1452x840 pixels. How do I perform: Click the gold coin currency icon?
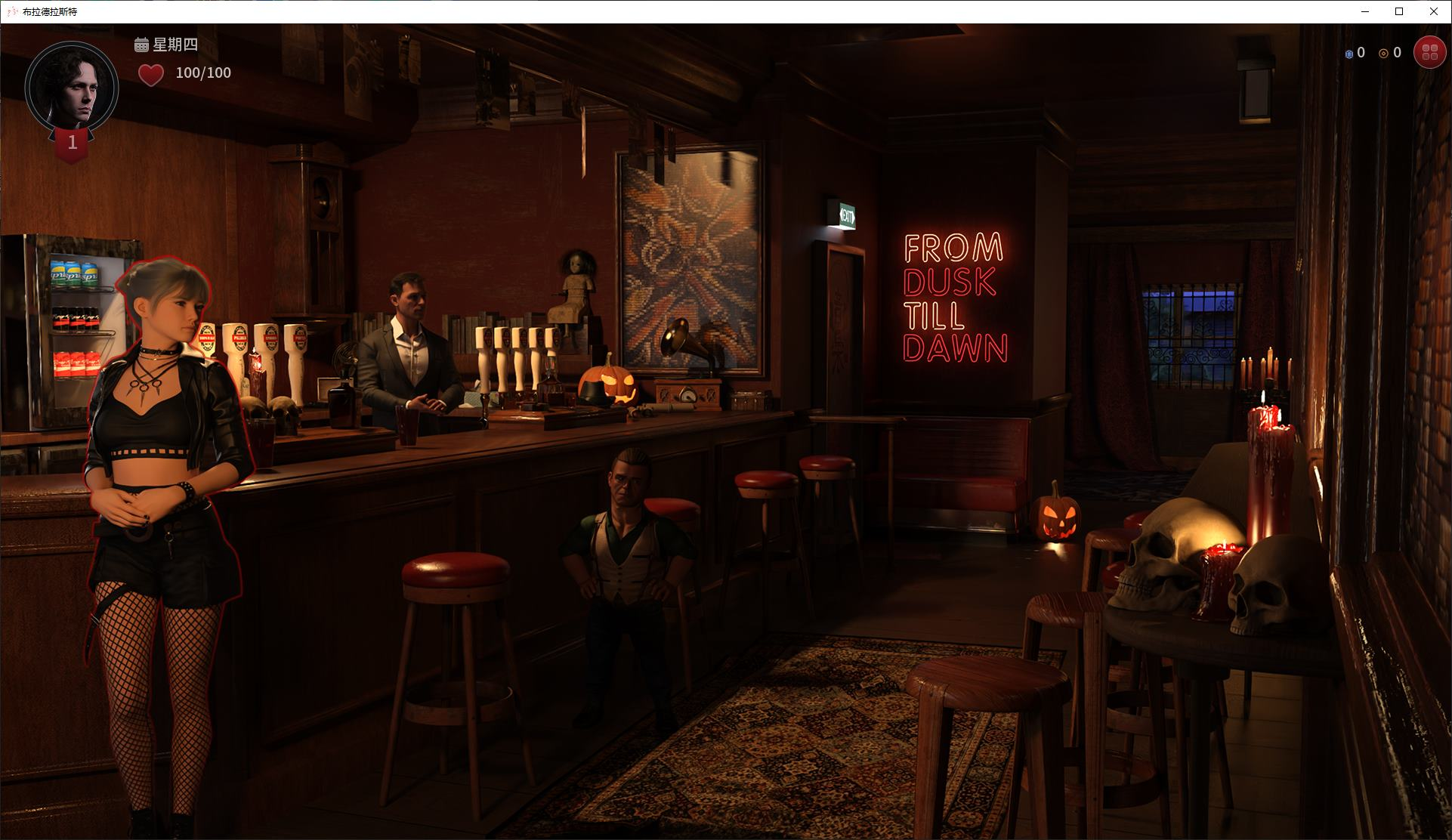[x=1383, y=53]
